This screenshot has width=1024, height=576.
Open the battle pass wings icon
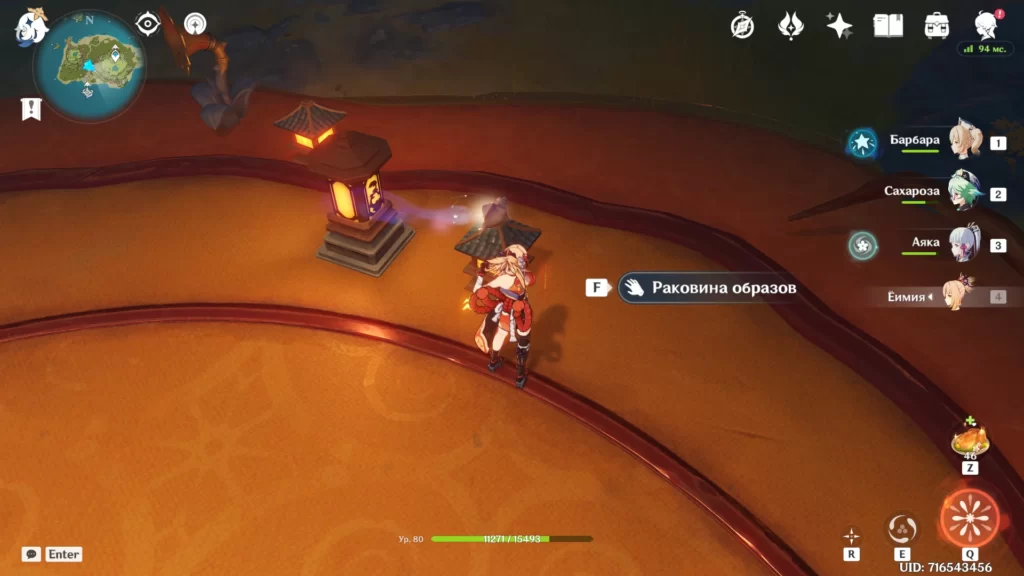click(x=791, y=26)
